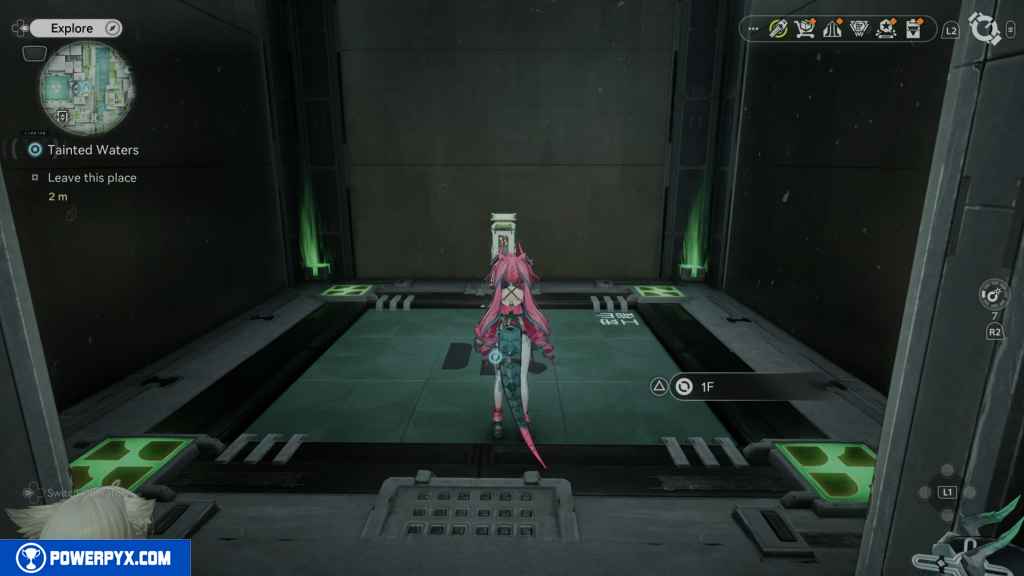
Task: Open the PowerPyx.com watermark link
Action: point(95,558)
